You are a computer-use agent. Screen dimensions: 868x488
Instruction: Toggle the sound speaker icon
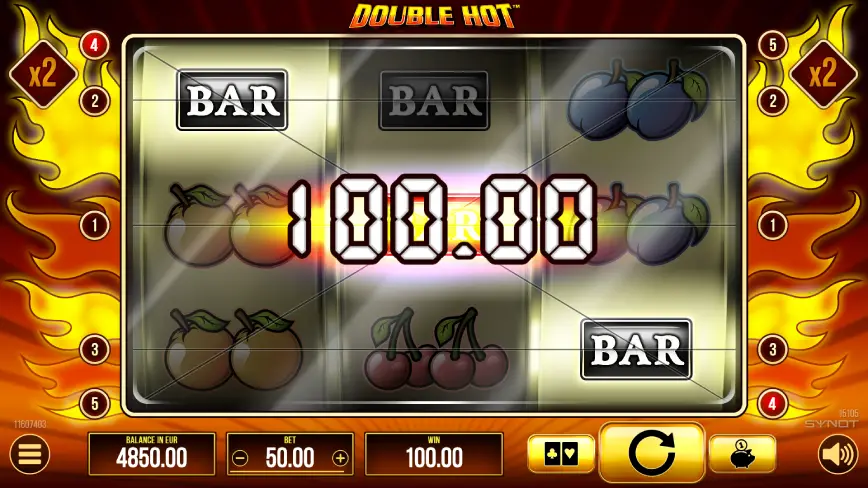coord(837,455)
